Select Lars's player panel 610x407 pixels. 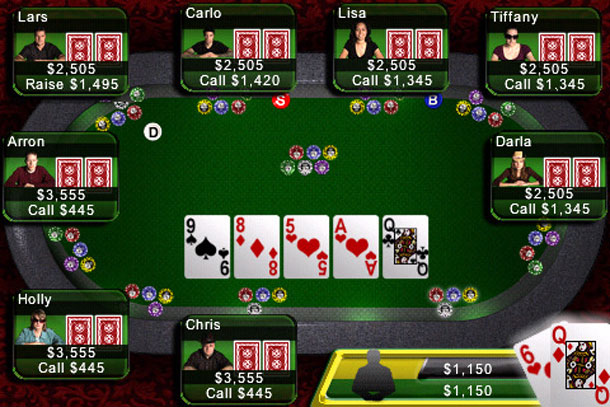point(68,49)
